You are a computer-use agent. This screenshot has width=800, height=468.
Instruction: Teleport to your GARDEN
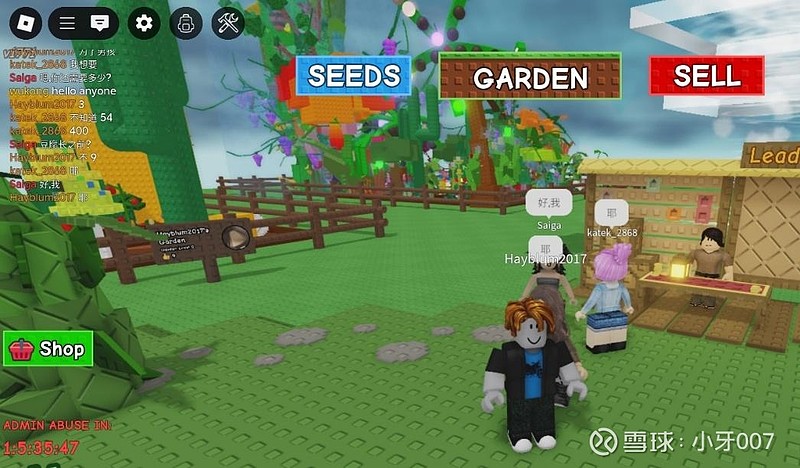(530, 76)
